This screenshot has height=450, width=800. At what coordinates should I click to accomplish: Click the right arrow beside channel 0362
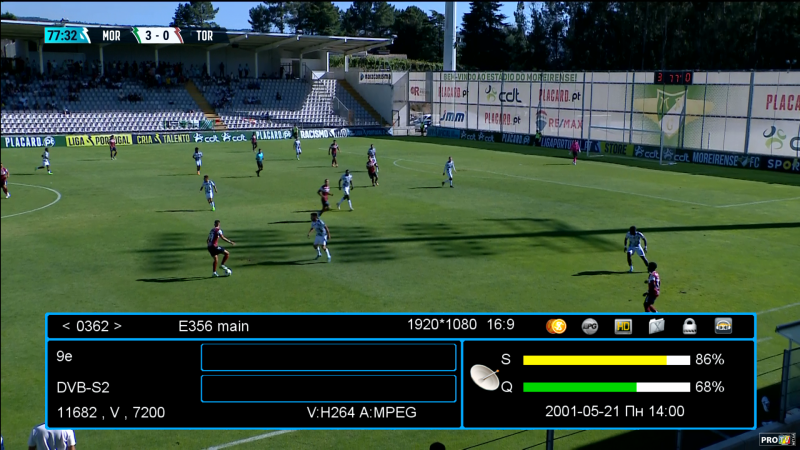(117, 326)
